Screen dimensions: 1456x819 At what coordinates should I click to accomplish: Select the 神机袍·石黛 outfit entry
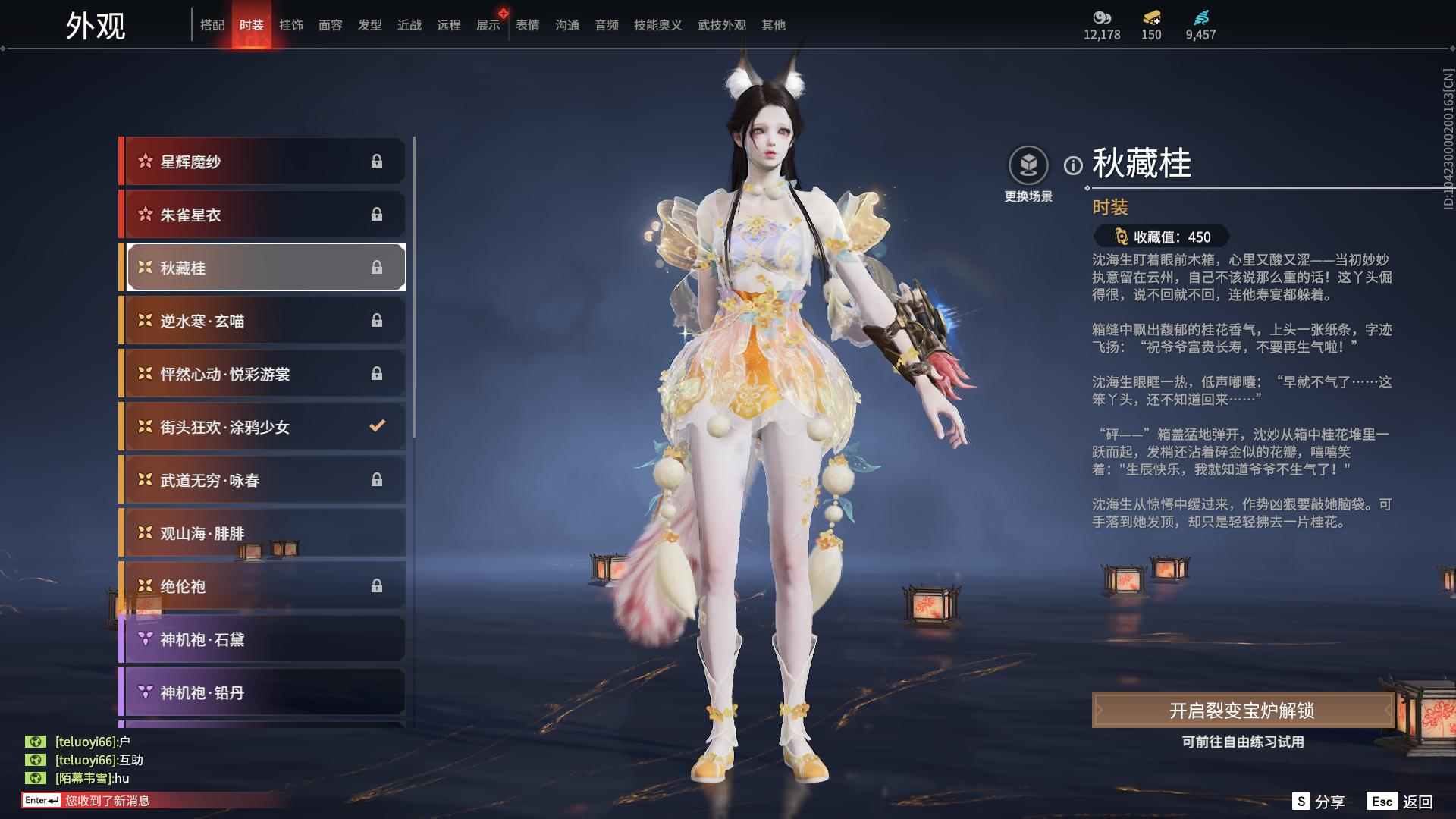(262, 639)
